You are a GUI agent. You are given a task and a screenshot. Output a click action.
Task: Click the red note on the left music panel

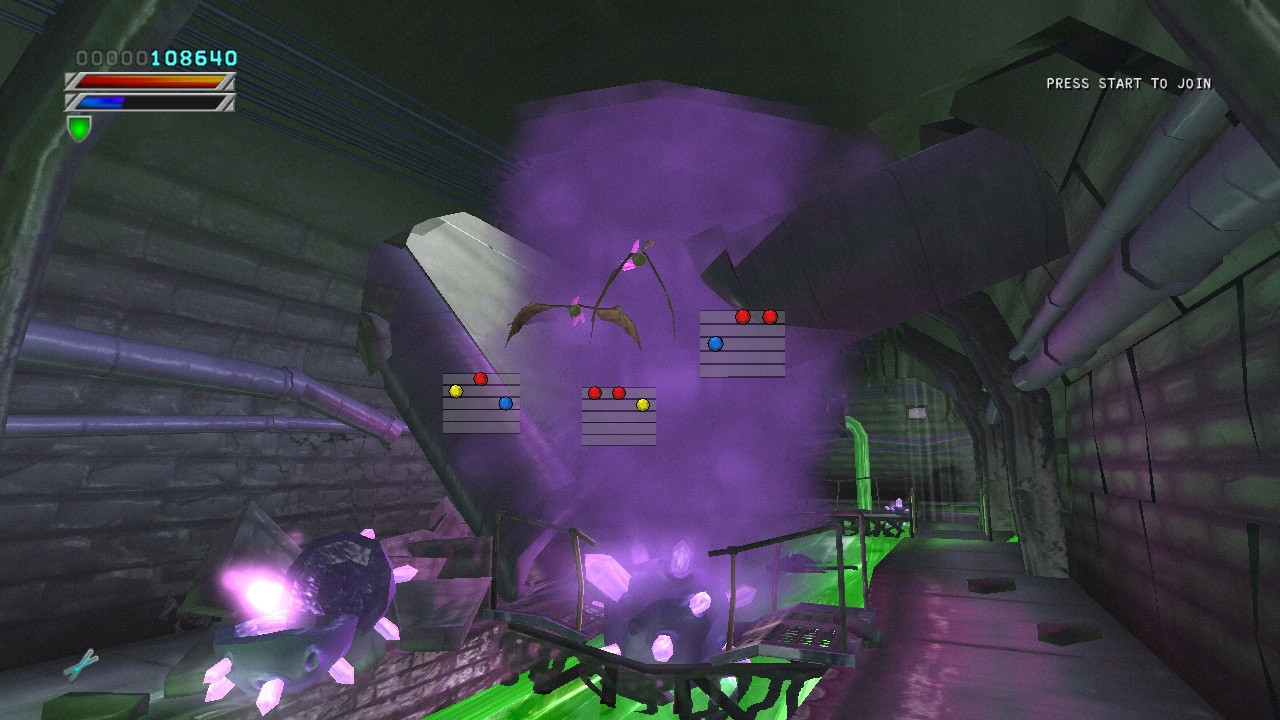pos(480,378)
